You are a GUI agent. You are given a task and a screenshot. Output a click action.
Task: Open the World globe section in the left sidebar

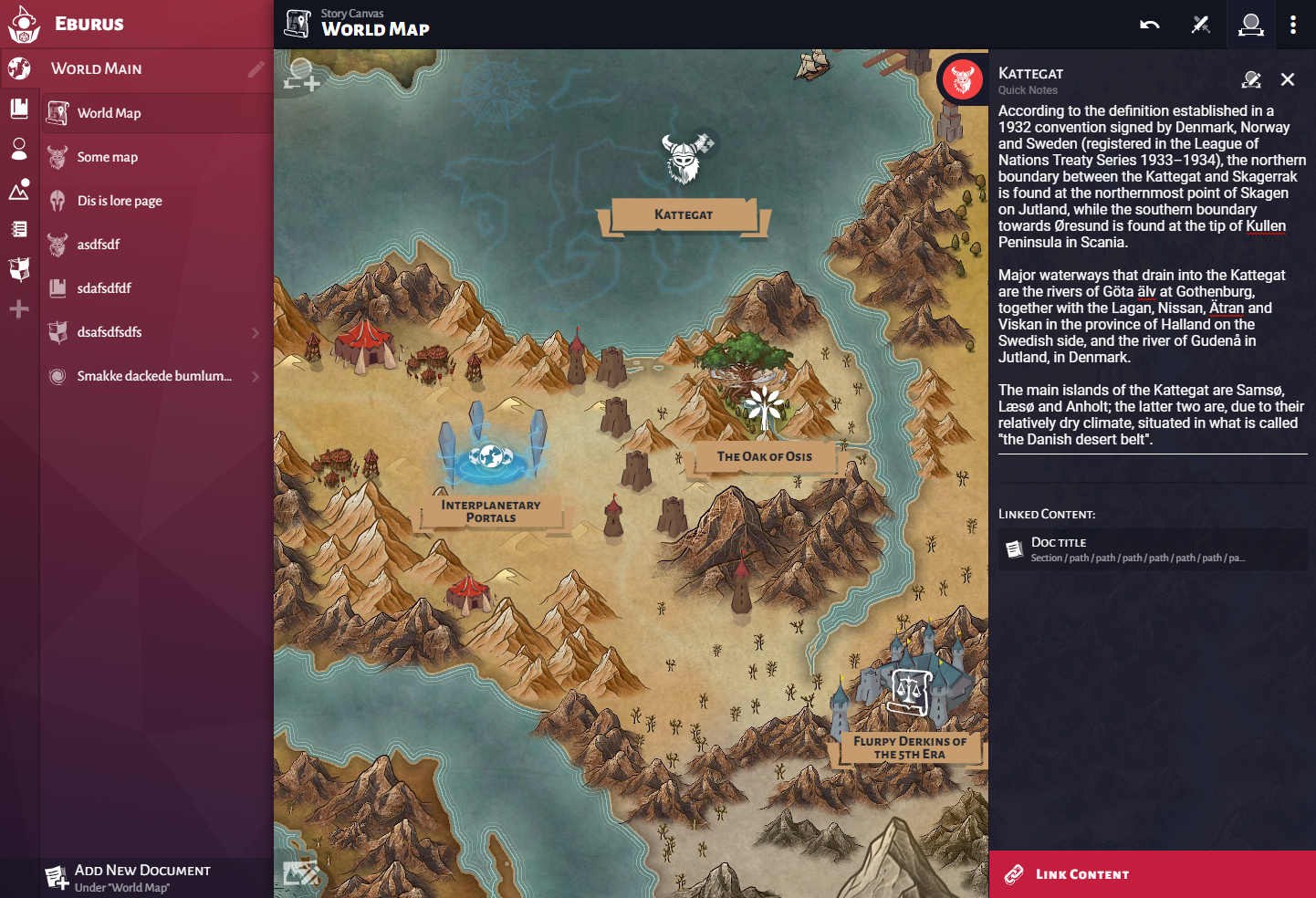(x=18, y=68)
